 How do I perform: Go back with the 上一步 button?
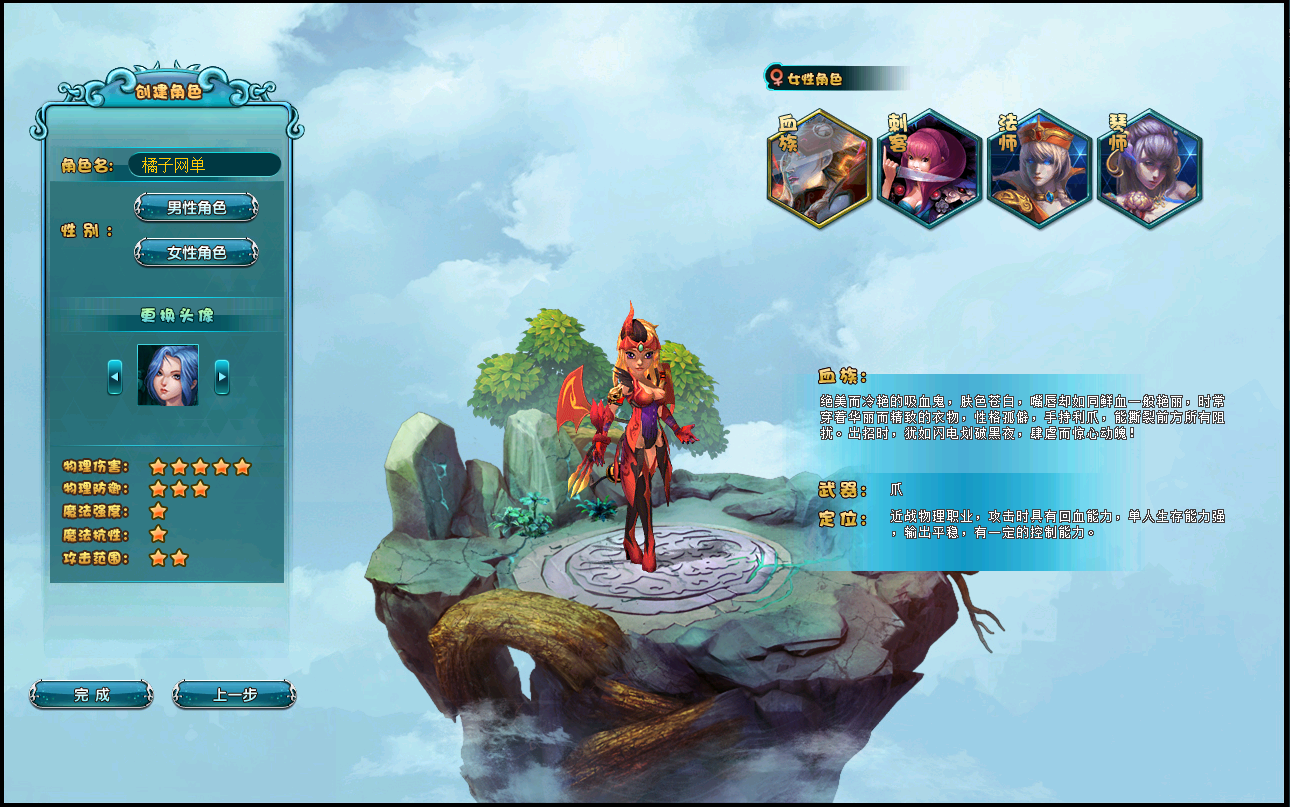(234, 695)
